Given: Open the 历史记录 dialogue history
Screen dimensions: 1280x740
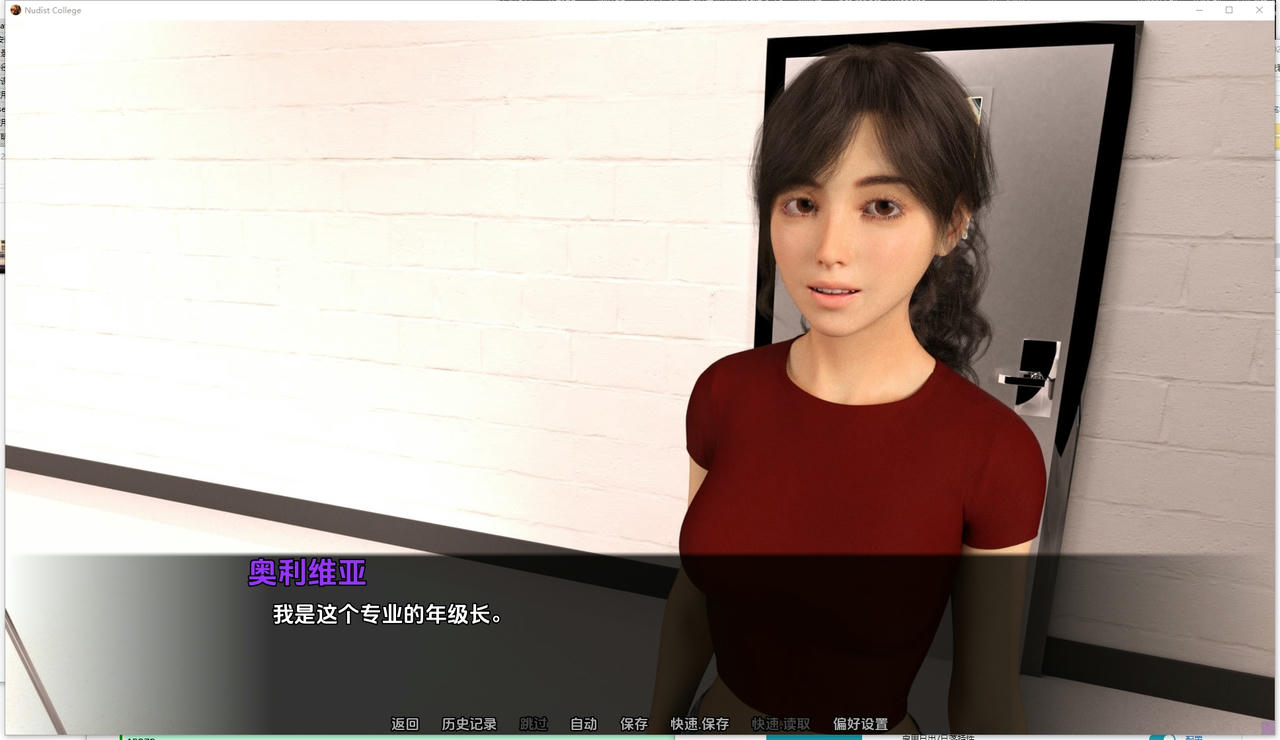Looking at the screenshot, I should point(470,723).
